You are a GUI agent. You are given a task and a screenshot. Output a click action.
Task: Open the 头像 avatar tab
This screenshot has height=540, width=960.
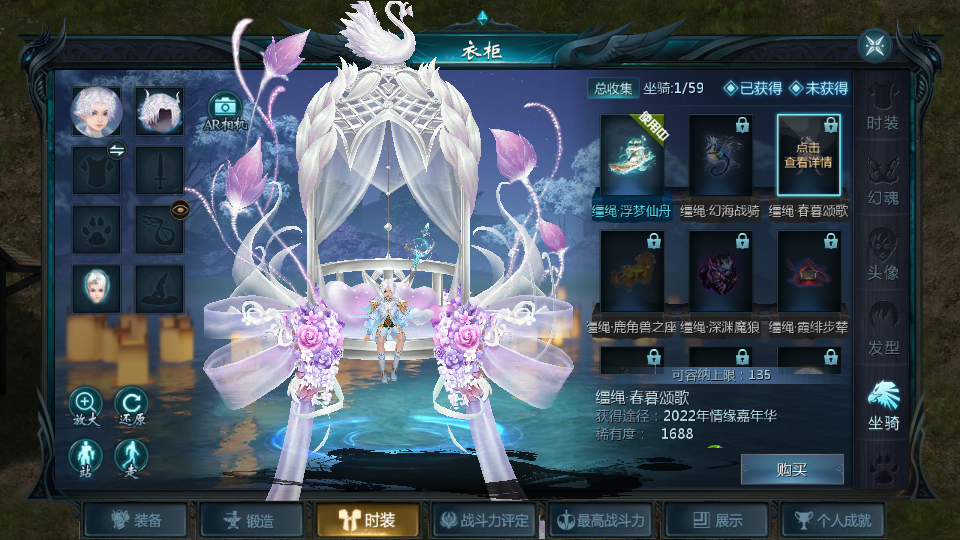[883, 254]
